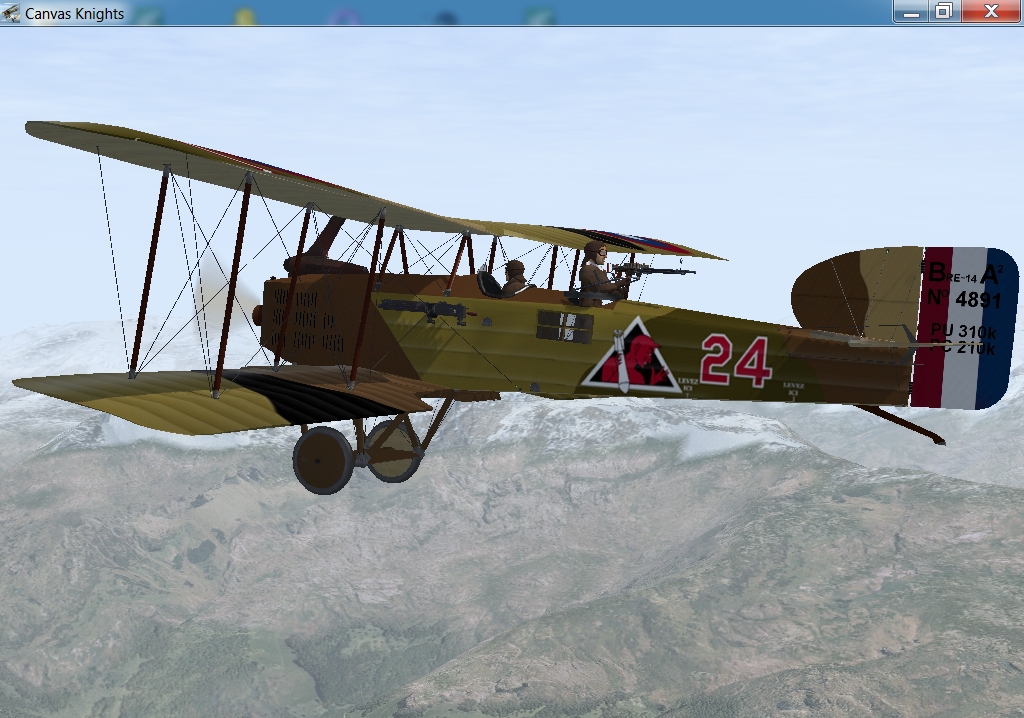Close the Canvas Knights window
The height and width of the screenshot is (718, 1024).
click(991, 11)
